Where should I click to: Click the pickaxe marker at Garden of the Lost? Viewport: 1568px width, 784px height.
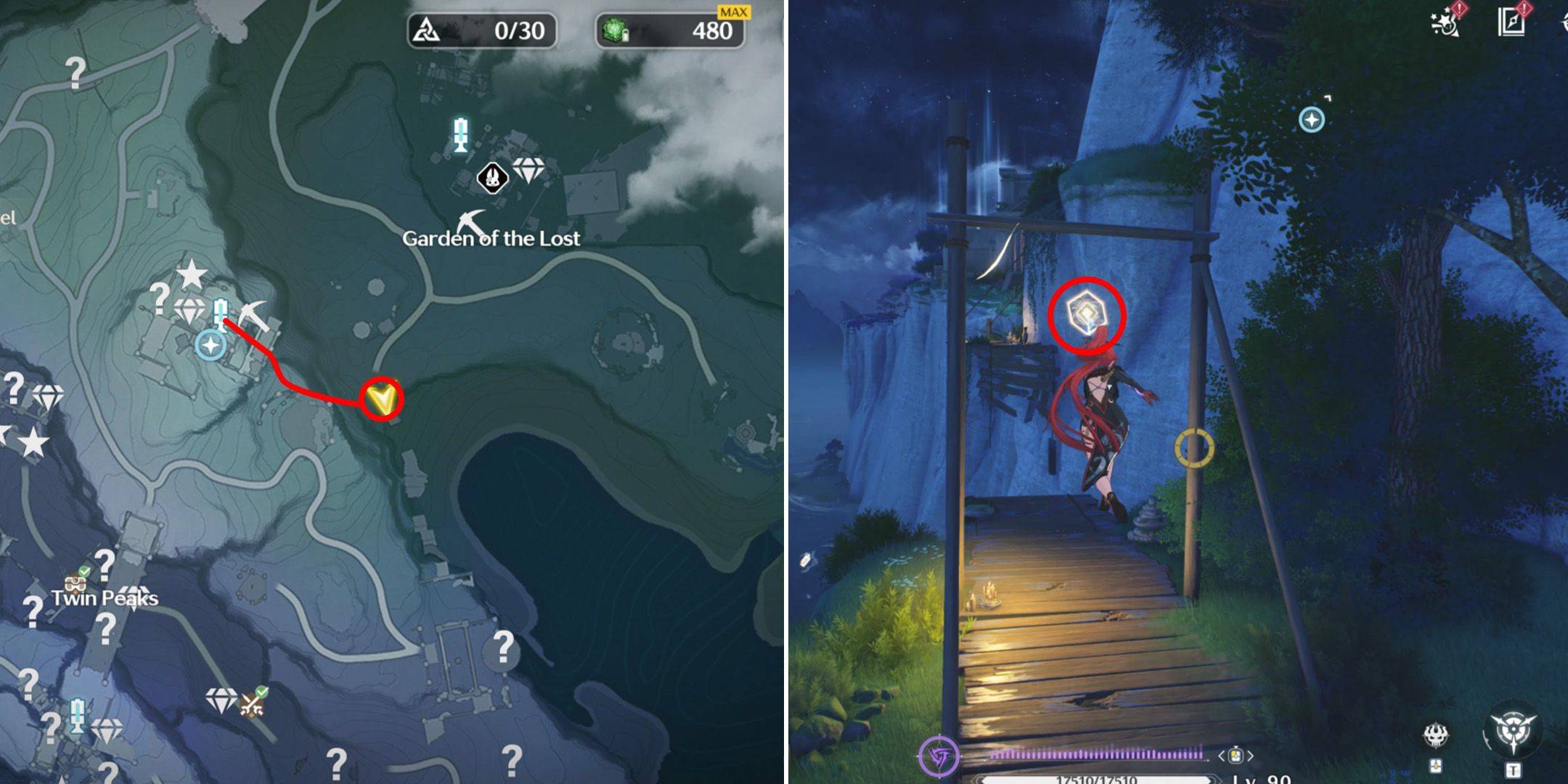click(x=472, y=221)
